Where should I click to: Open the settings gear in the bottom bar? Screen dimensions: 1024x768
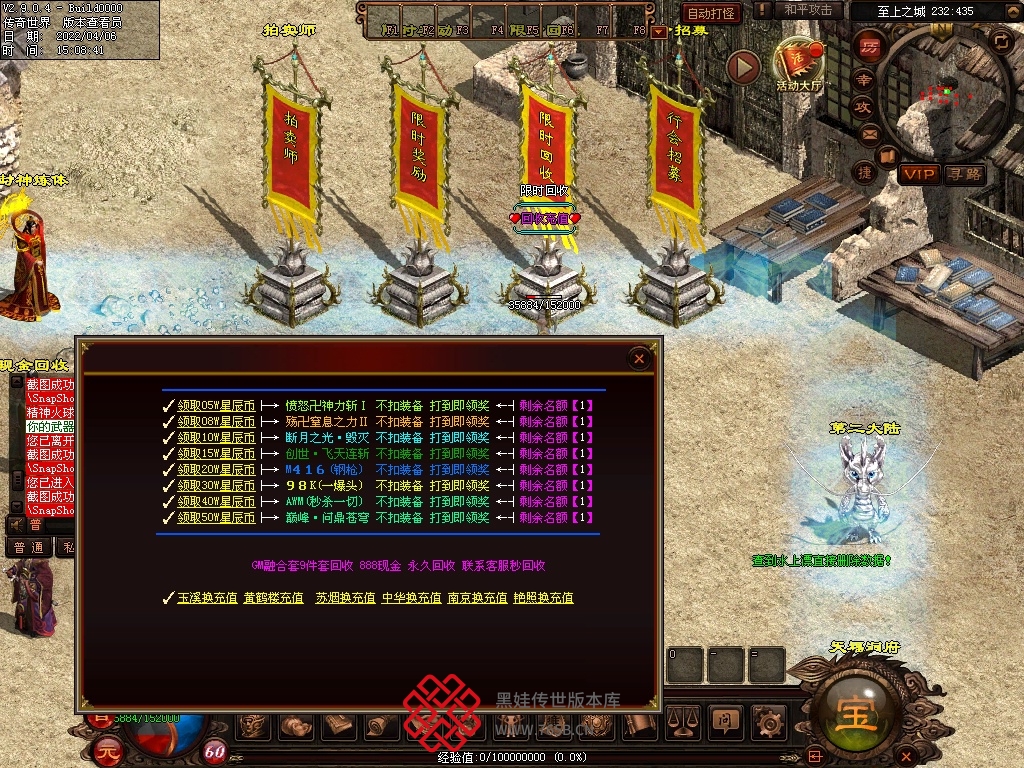(767, 720)
